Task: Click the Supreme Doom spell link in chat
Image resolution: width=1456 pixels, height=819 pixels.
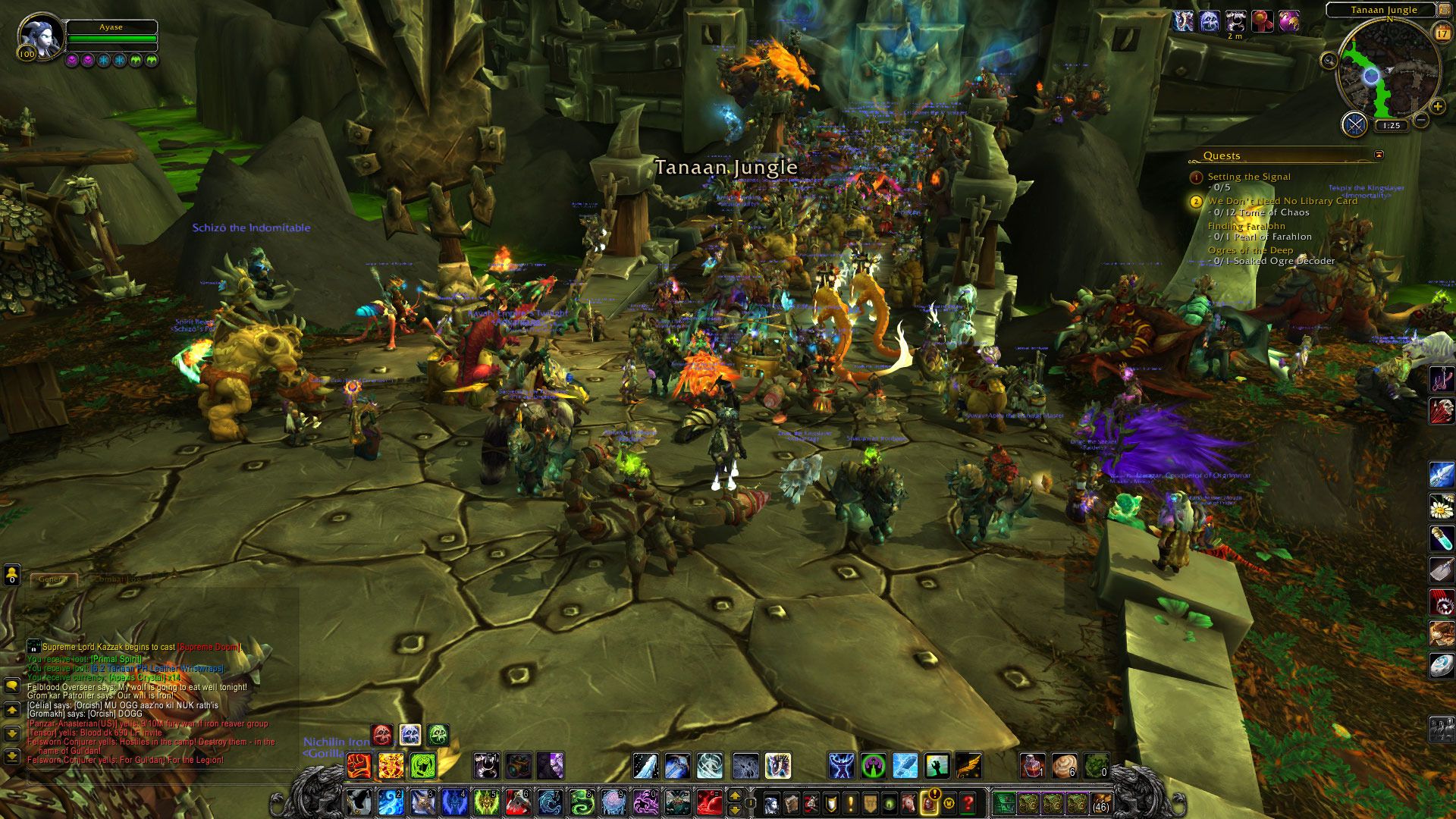Action: [209, 647]
